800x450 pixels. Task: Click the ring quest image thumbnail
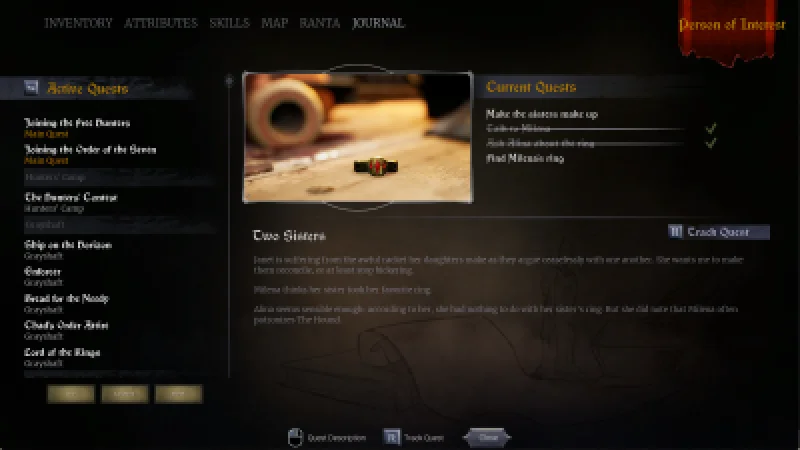357,137
